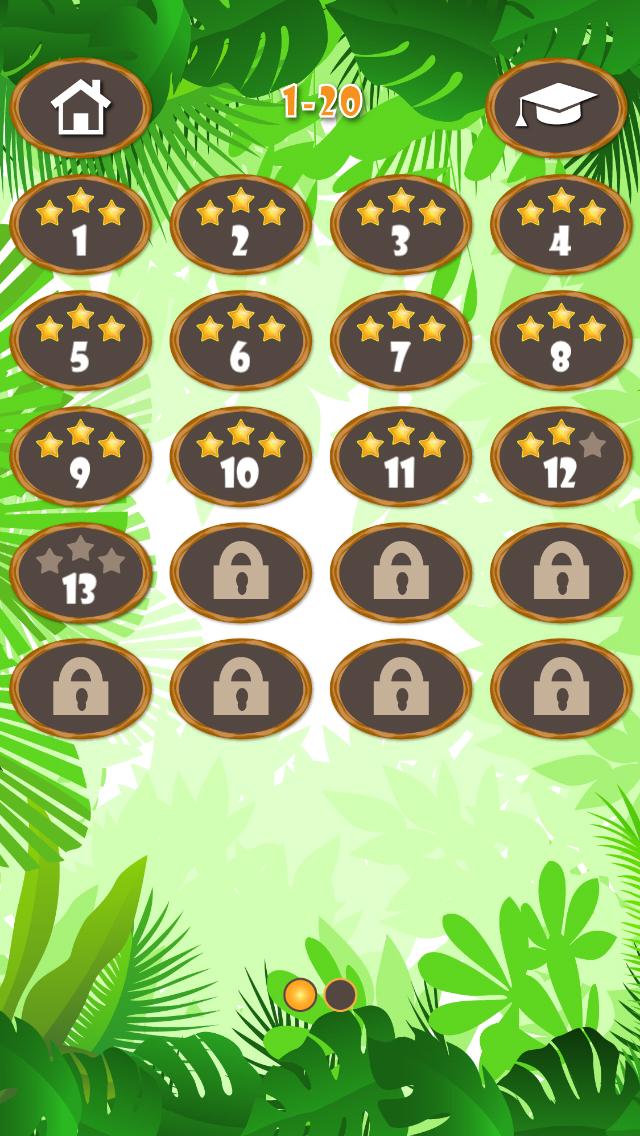The image size is (640, 1136).
Task: Start unplayed level 13
Action: coord(81,573)
